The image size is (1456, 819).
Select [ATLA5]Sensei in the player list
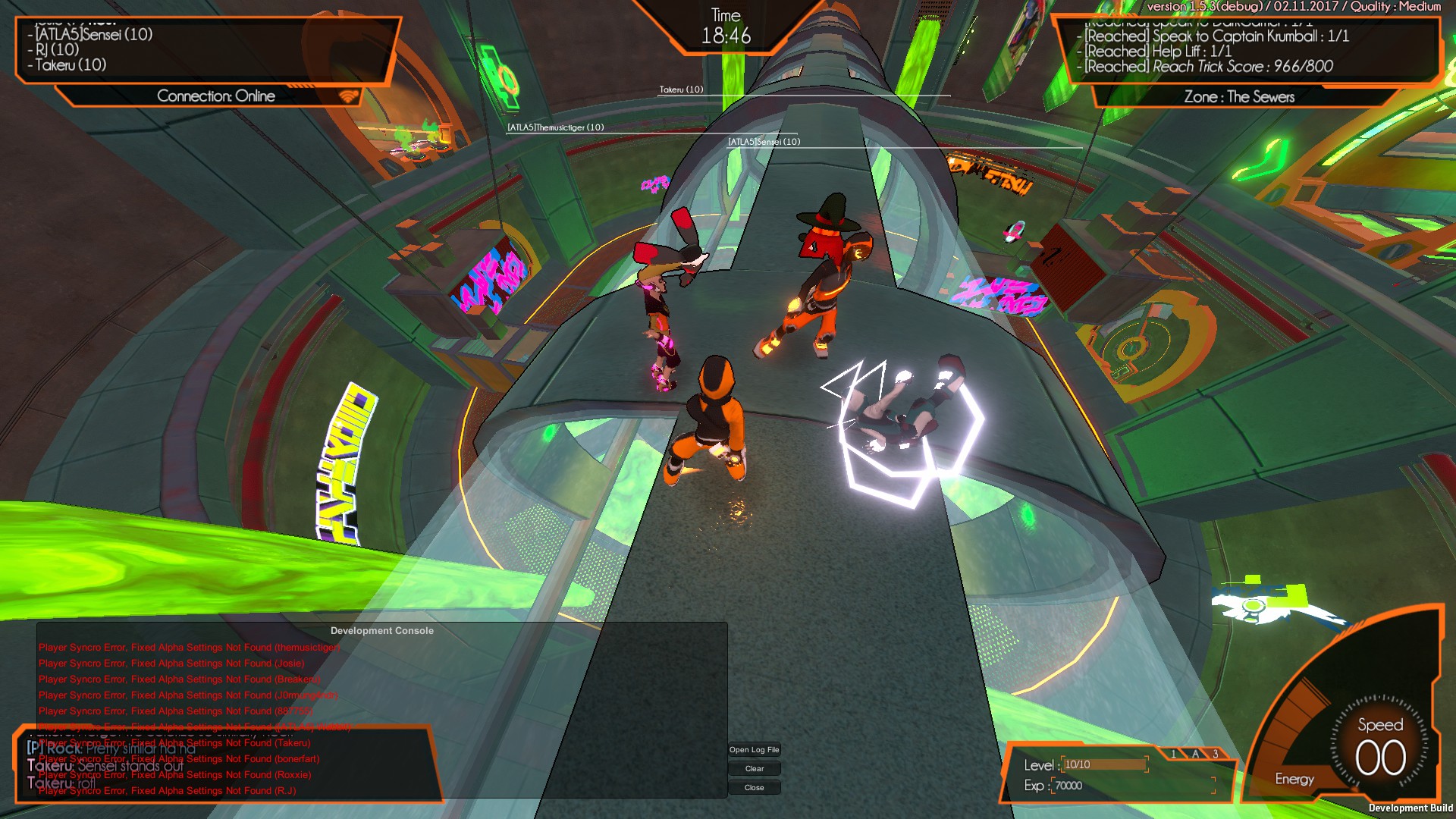pos(91,34)
